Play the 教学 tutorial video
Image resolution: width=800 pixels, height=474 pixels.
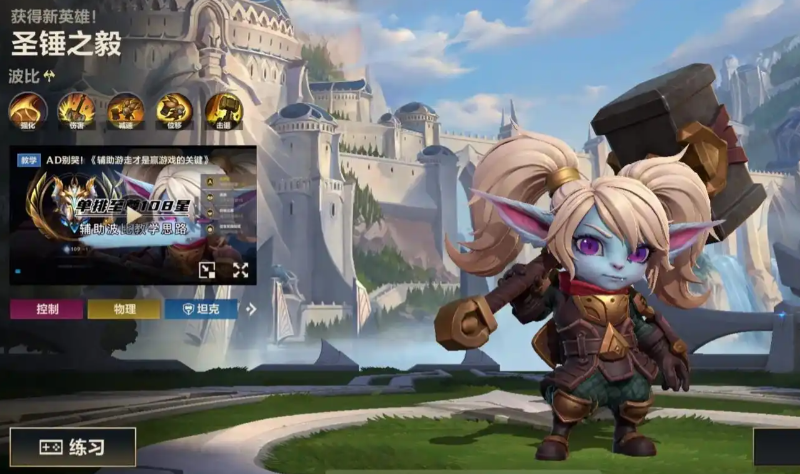[133, 215]
